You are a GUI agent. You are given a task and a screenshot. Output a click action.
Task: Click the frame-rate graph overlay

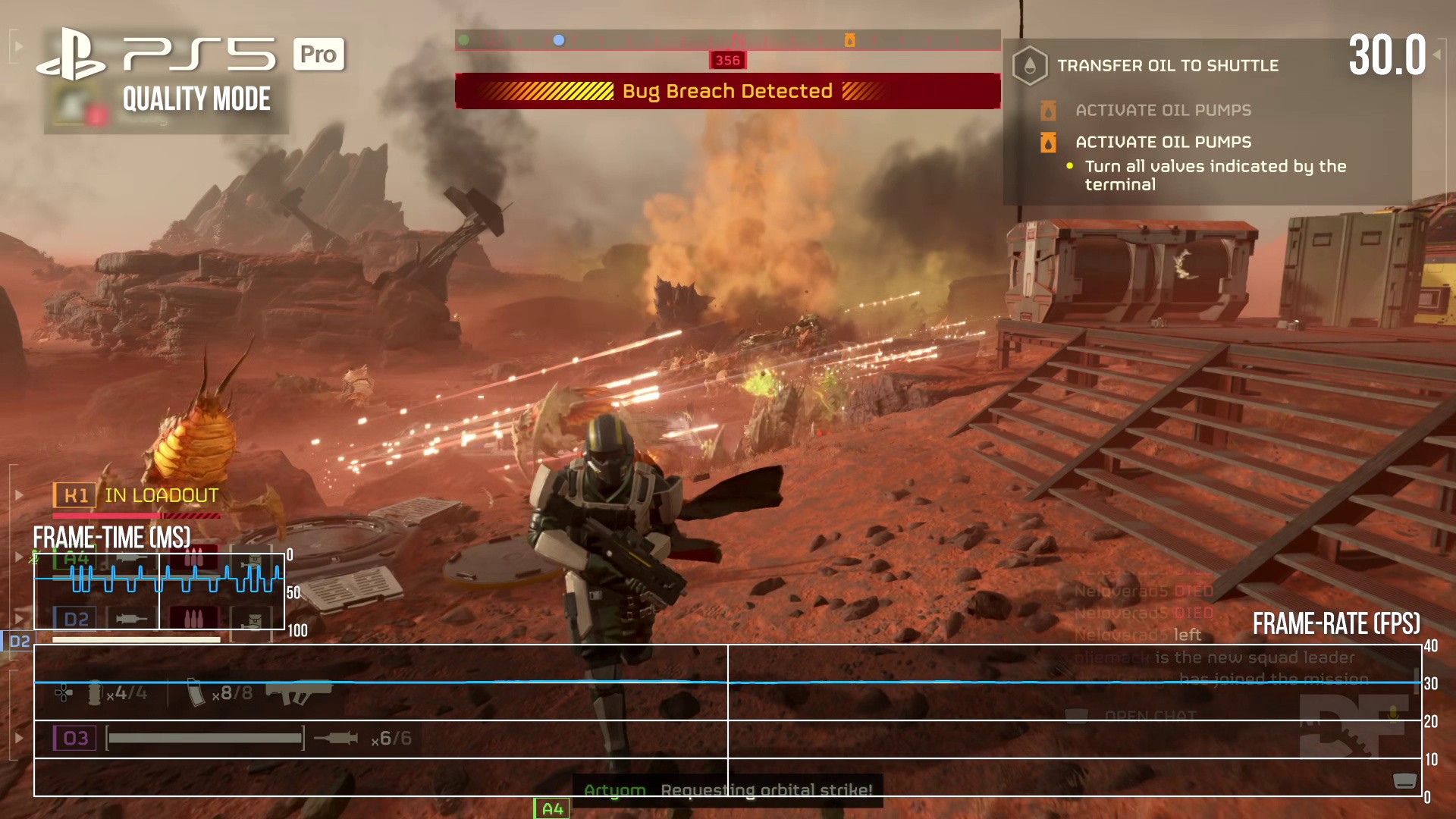(x=727, y=720)
